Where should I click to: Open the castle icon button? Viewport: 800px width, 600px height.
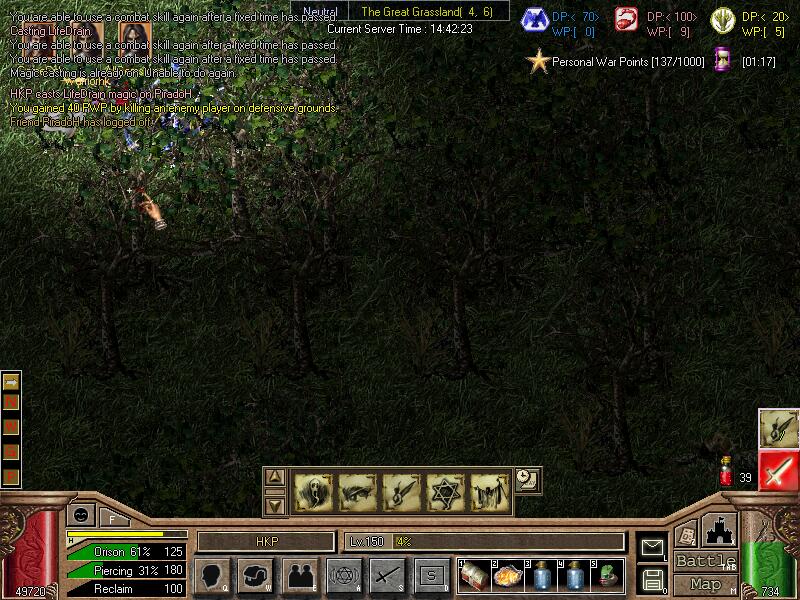tap(720, 530)
